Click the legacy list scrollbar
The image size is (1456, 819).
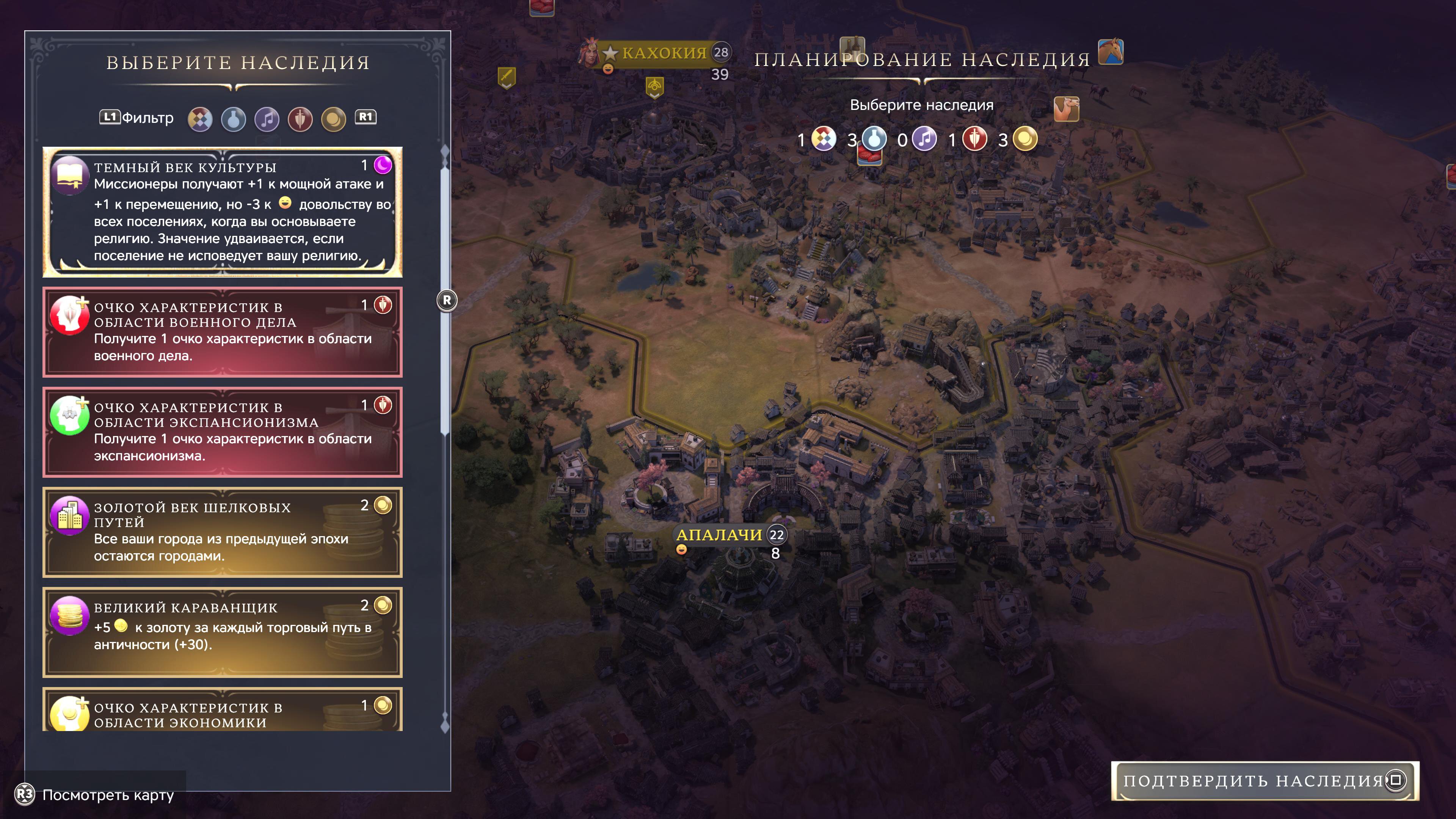point(446,300)
